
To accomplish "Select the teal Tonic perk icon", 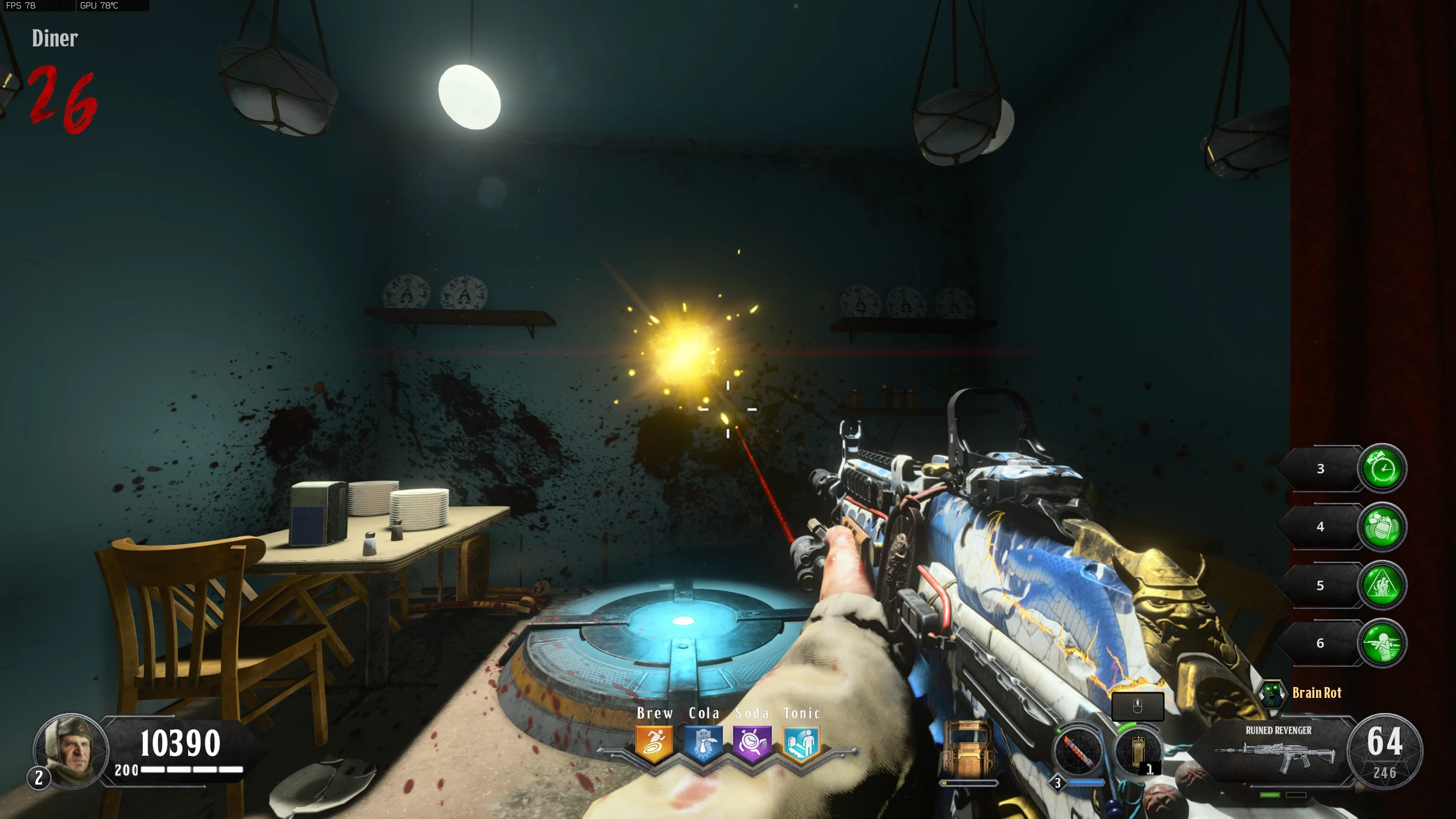I will tap(801, 743).
